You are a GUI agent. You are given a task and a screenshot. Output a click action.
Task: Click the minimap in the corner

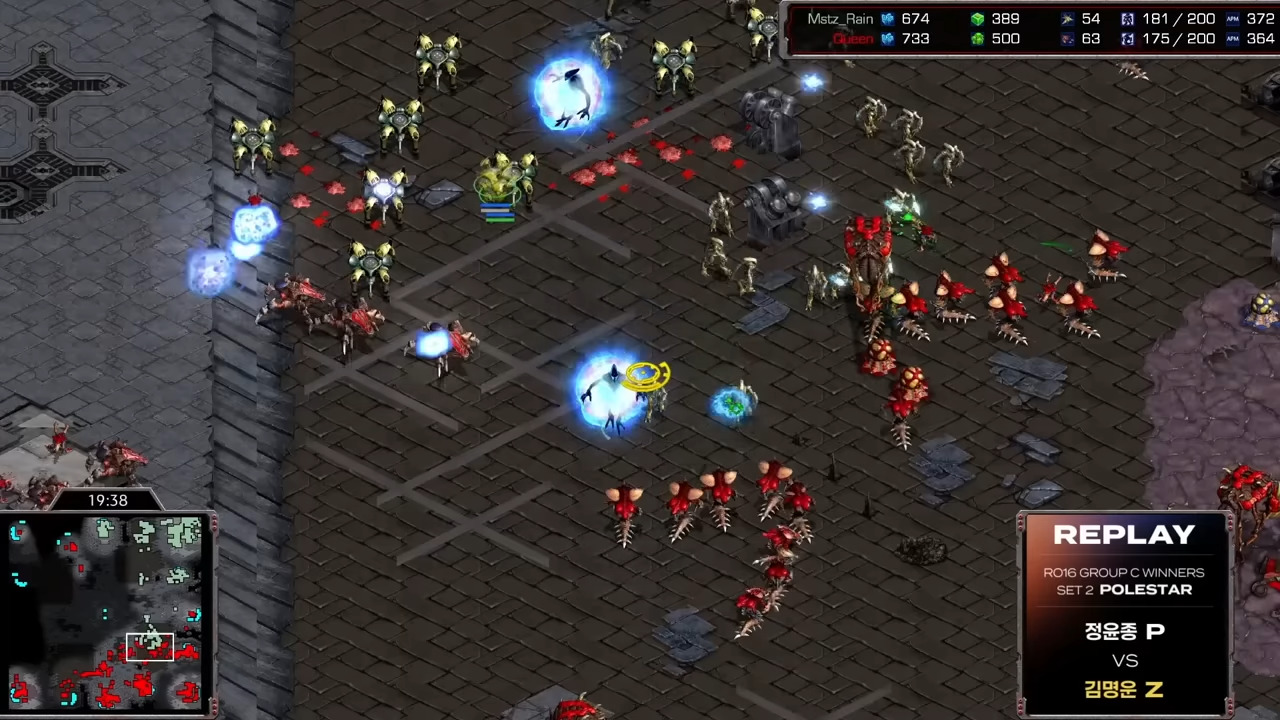point(108,612)
